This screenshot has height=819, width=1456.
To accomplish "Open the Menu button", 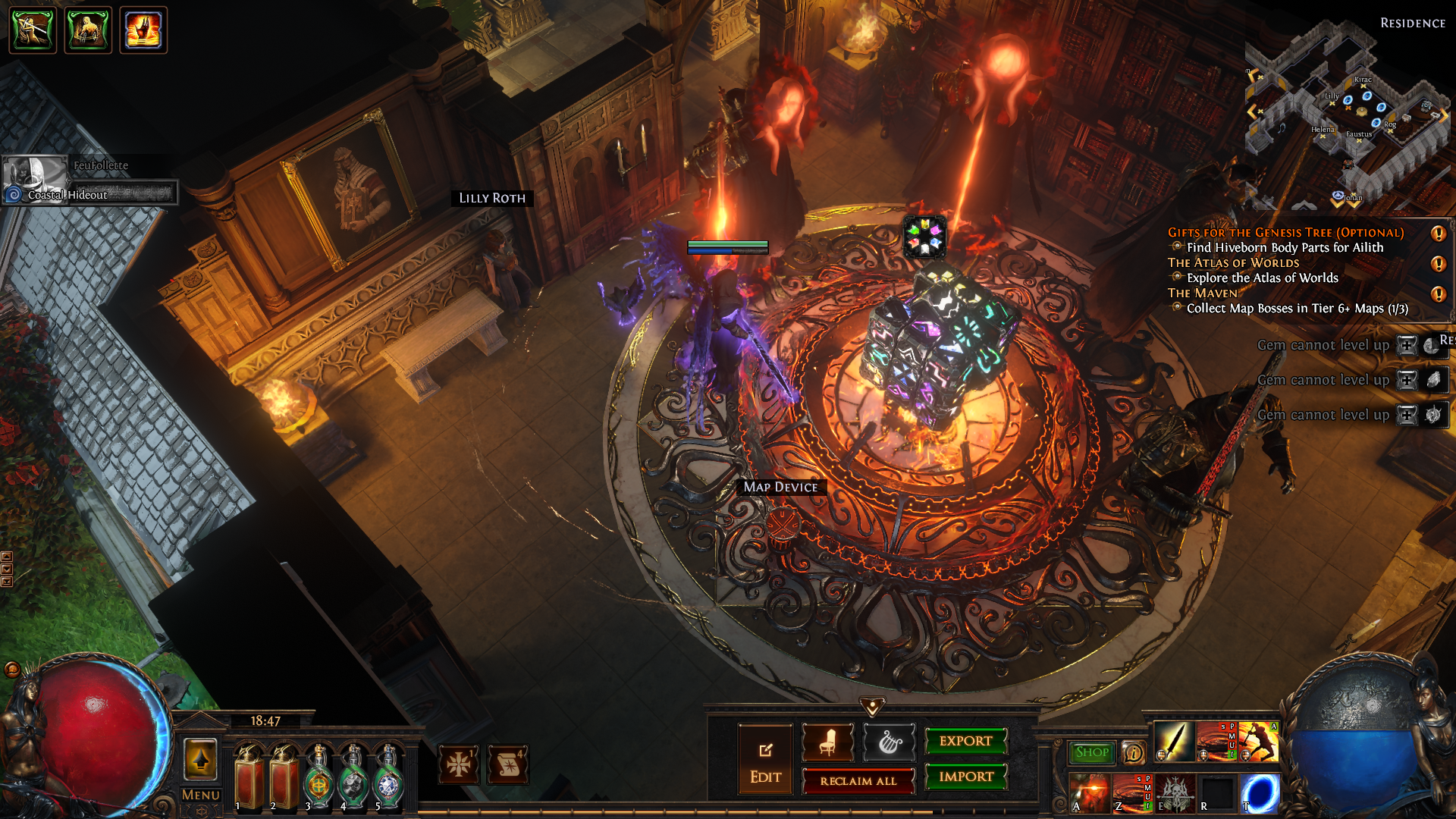I will pos(200,795).
